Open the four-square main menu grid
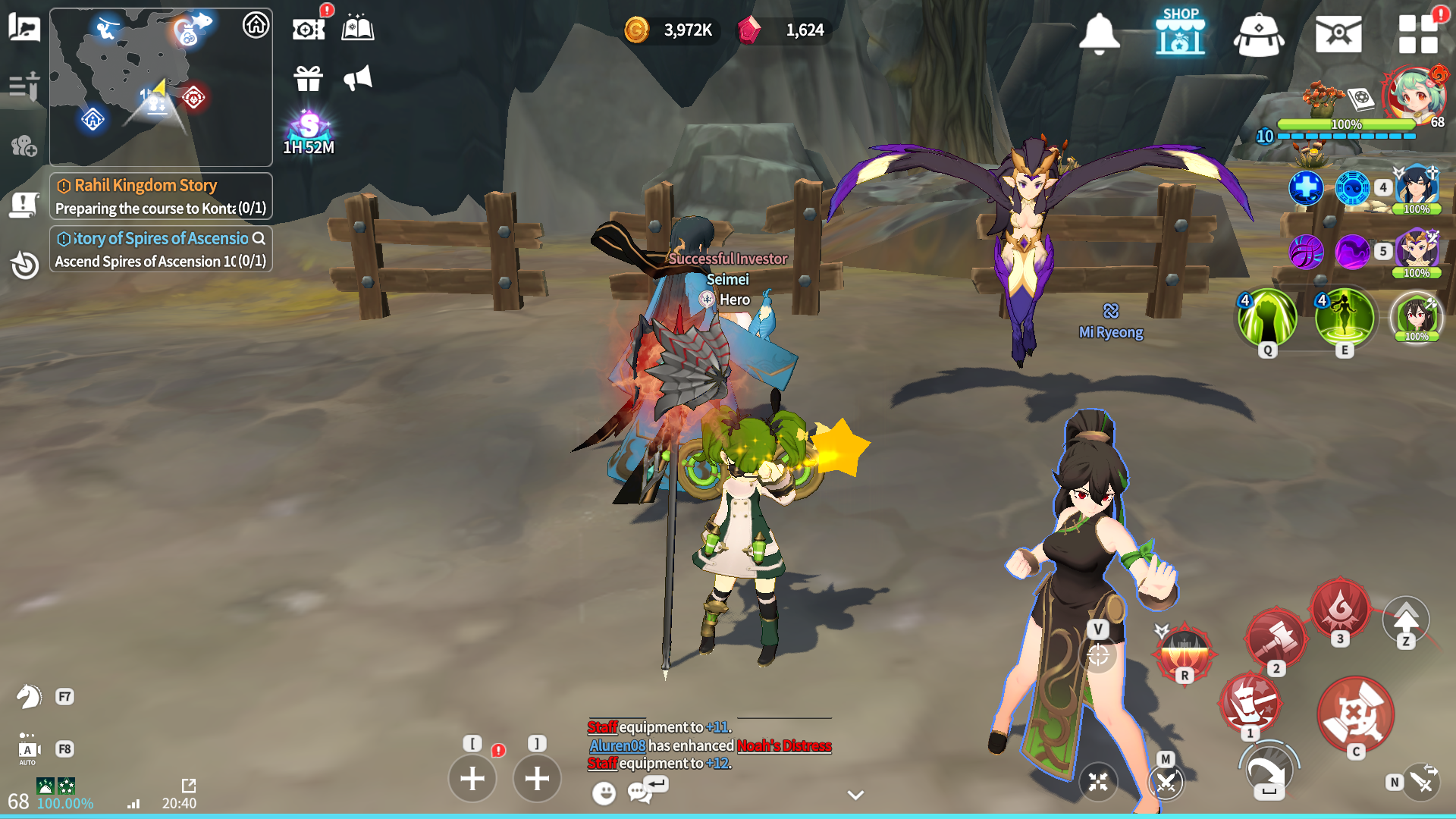 pos(1417,34)
